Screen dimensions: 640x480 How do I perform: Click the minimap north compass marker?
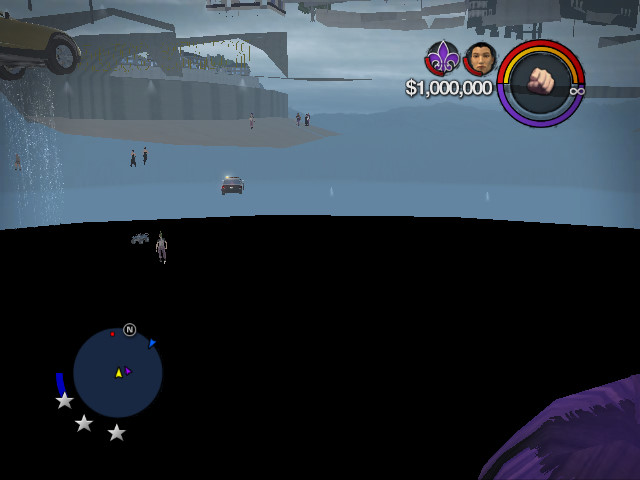(x=129, y=329)
